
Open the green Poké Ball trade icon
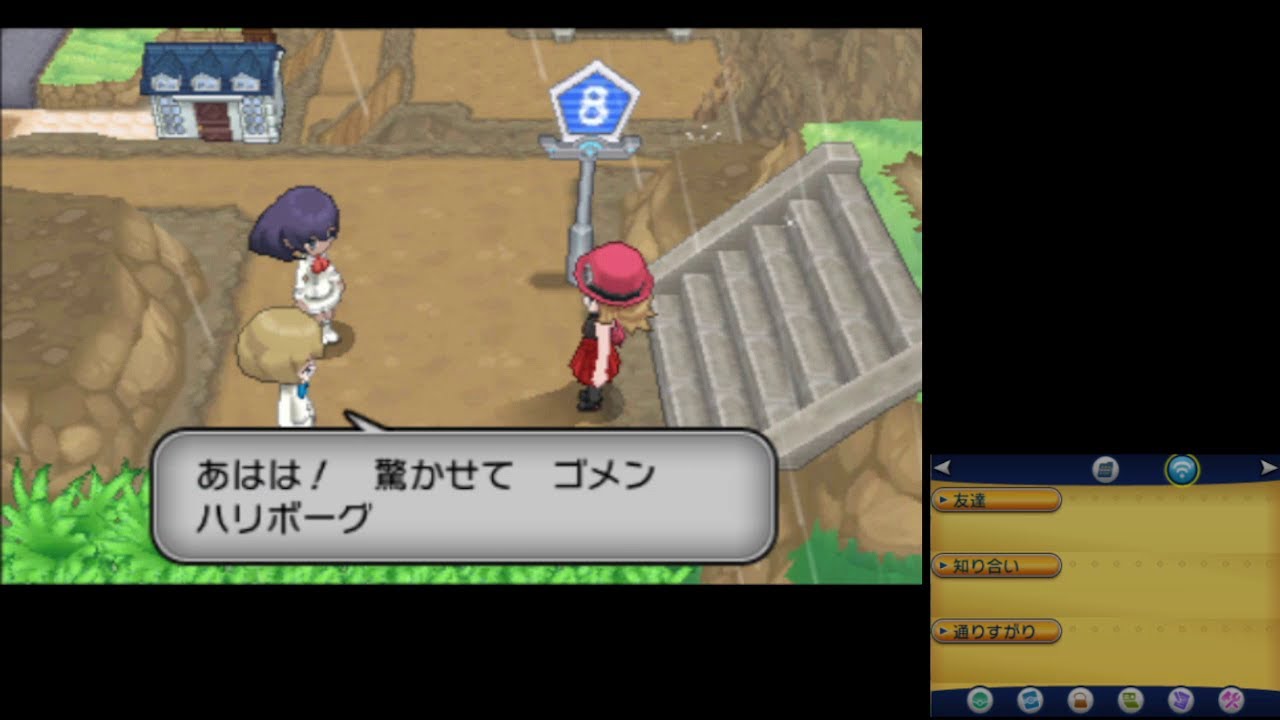coord(980,700)
